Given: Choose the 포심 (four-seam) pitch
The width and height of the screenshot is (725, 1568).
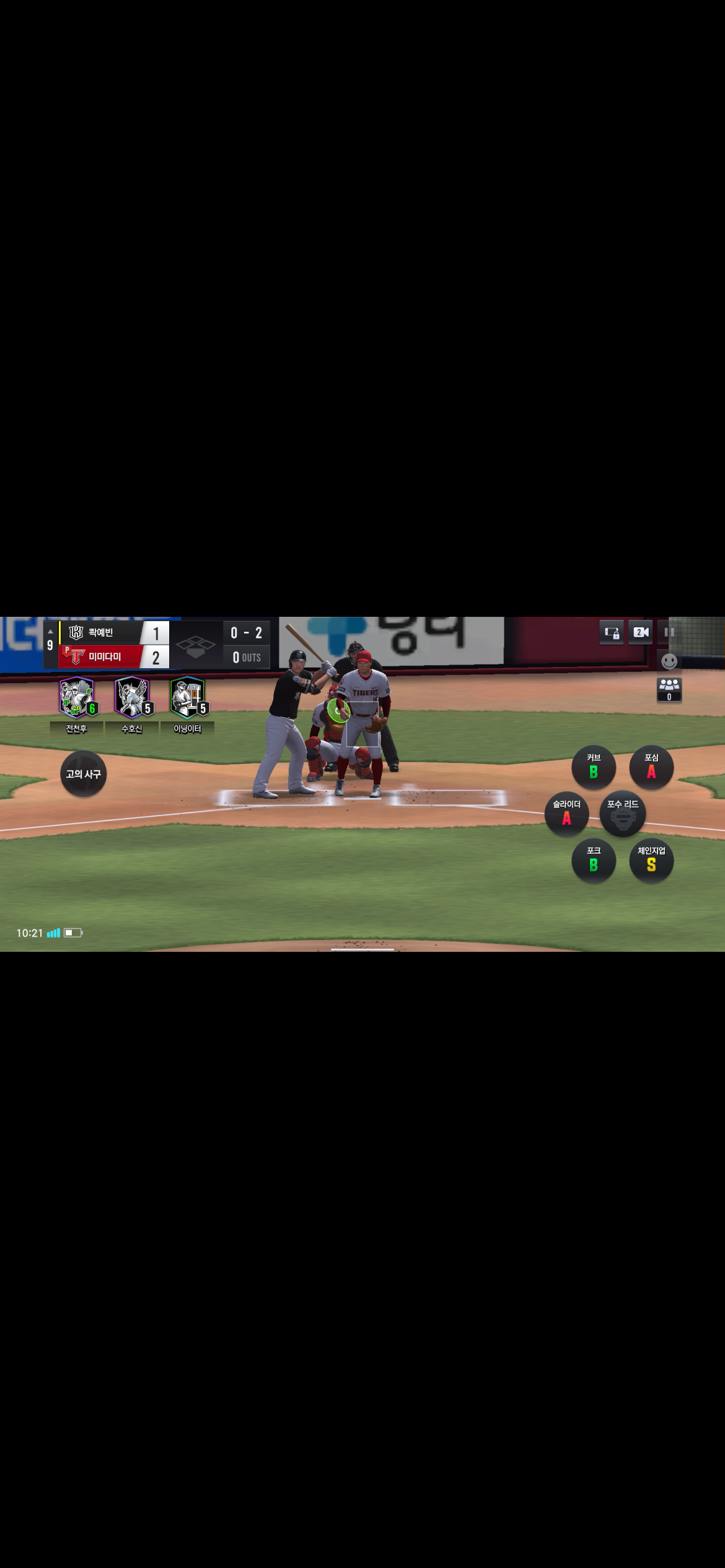Looking at the screenshot, I should coord(651,767).
